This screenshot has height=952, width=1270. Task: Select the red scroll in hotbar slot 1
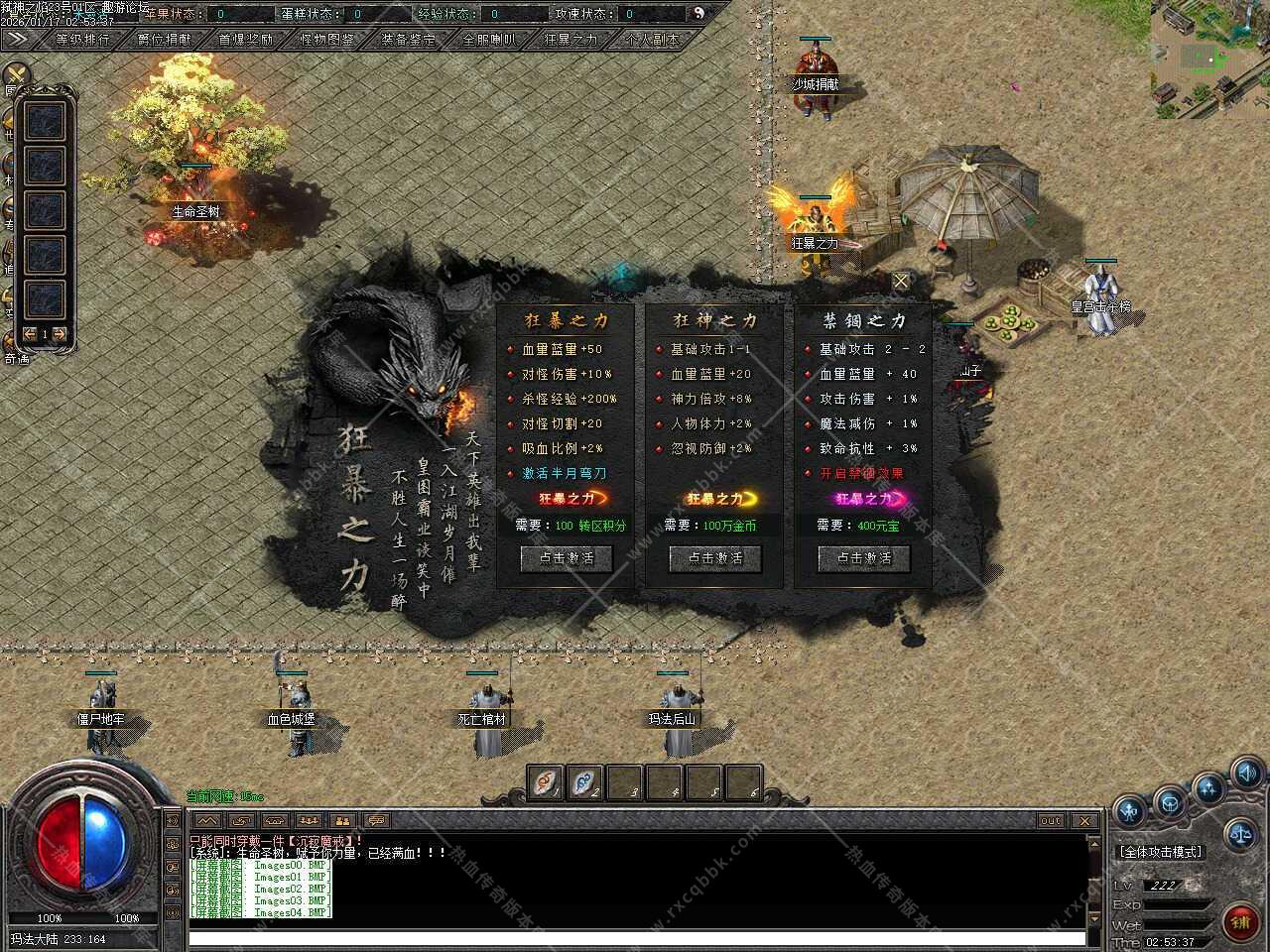point(545,782)
